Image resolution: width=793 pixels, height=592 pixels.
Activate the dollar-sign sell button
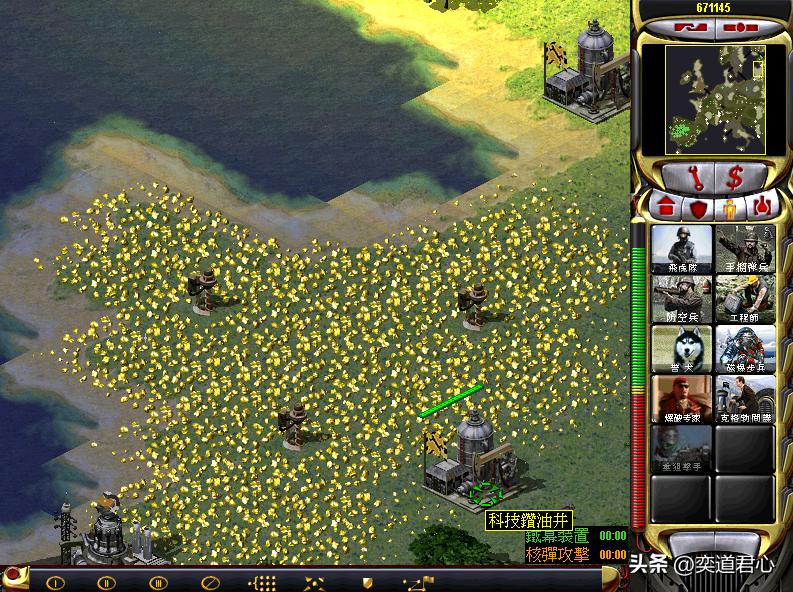click(x=735, y=177)
